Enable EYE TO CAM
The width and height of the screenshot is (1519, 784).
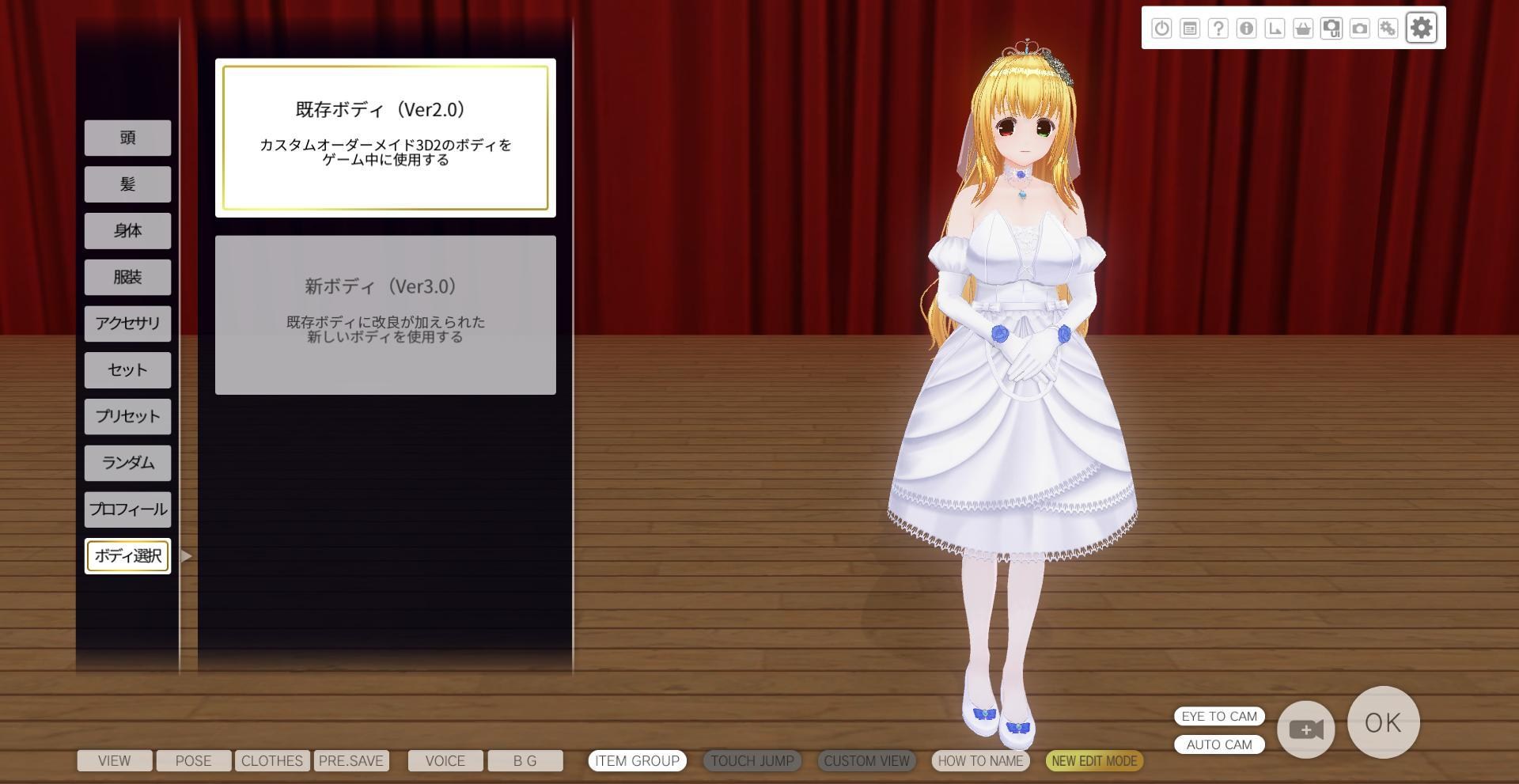1219,716
